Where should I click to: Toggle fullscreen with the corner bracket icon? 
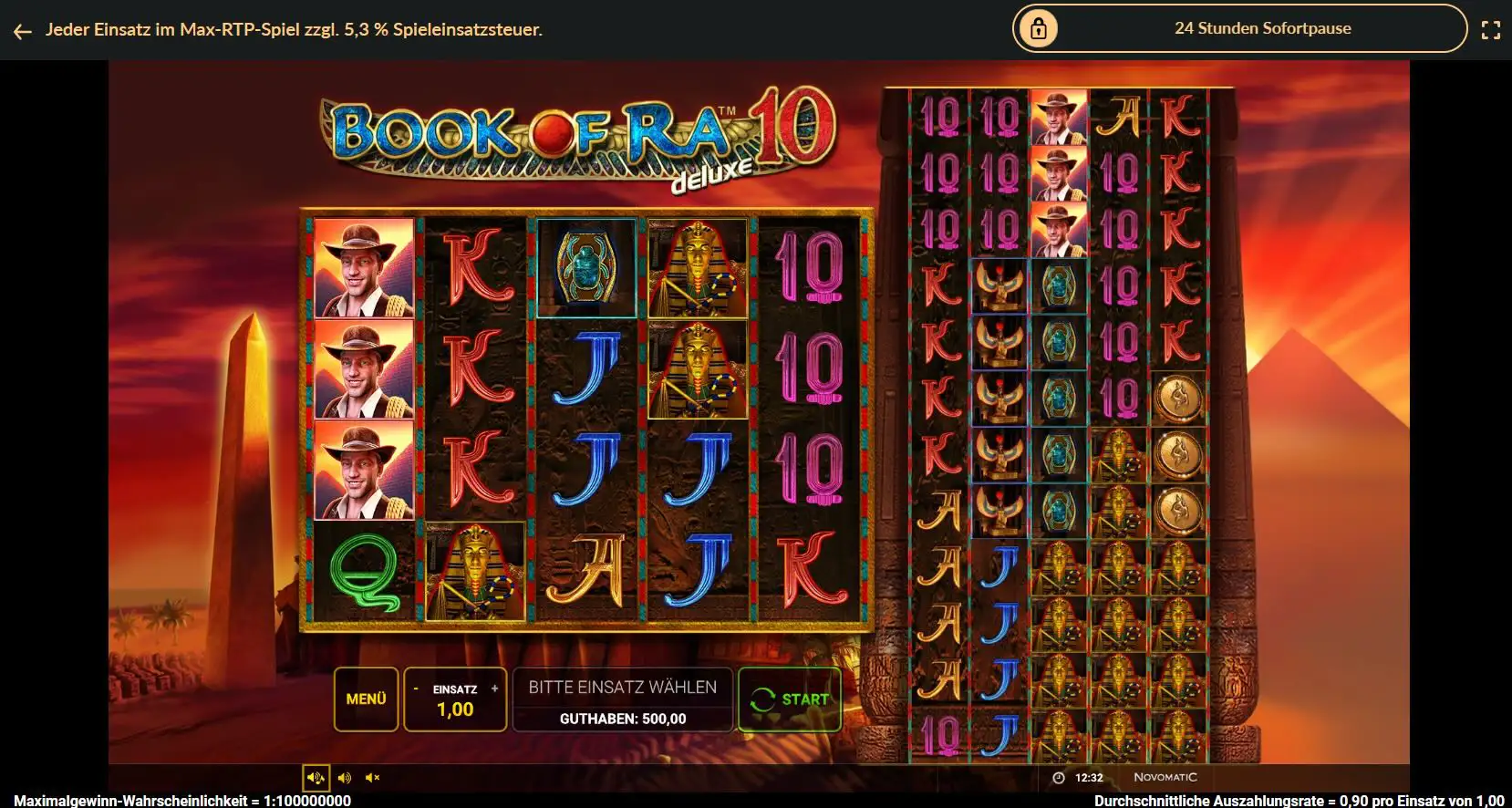1492,28
